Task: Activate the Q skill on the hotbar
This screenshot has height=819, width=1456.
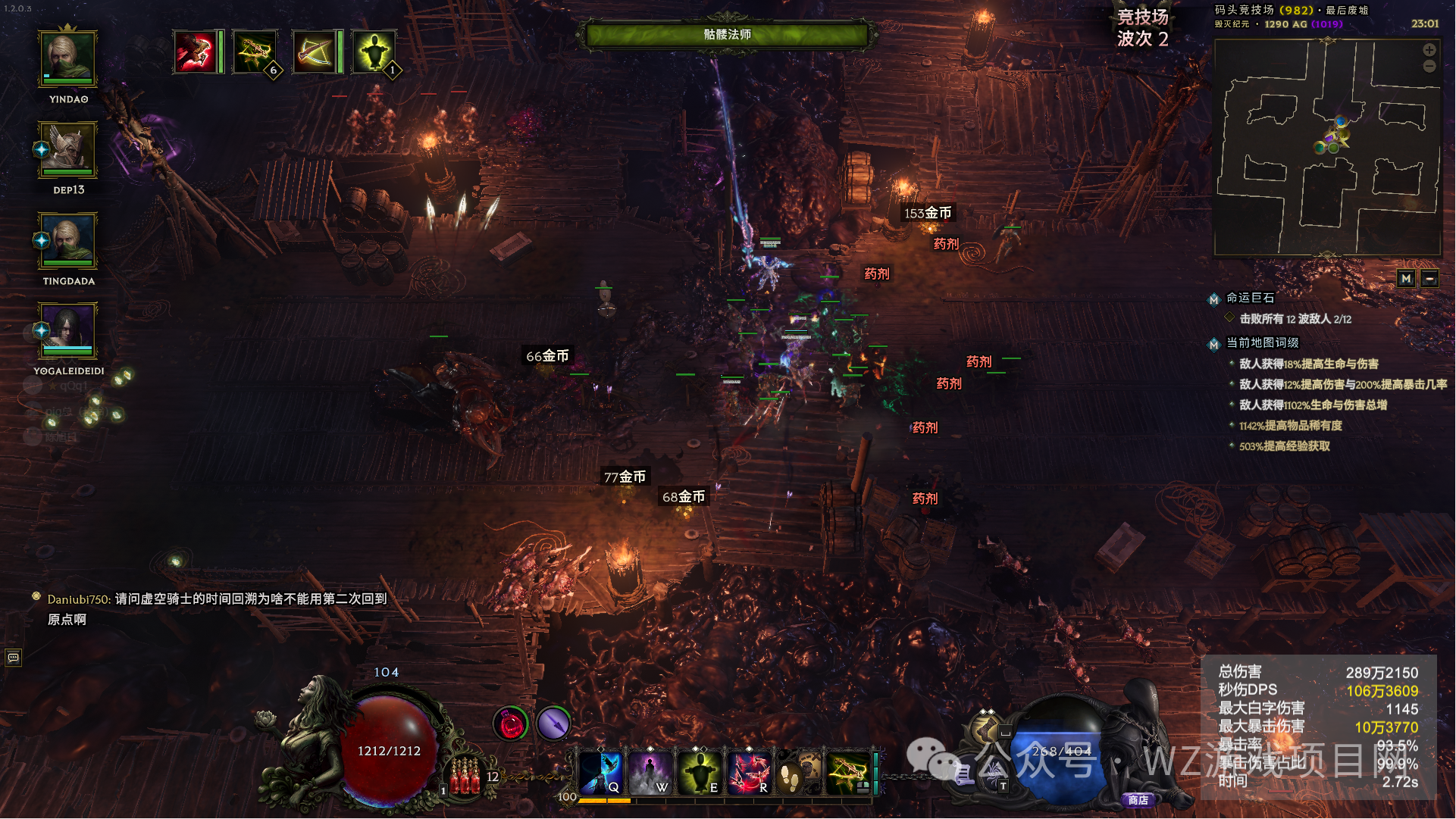Action: pos(601,772)
